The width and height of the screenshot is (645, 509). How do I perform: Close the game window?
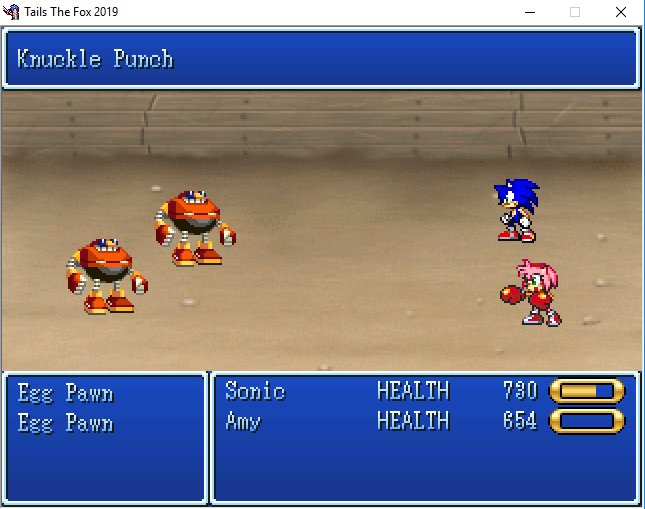tap(621, 12)
